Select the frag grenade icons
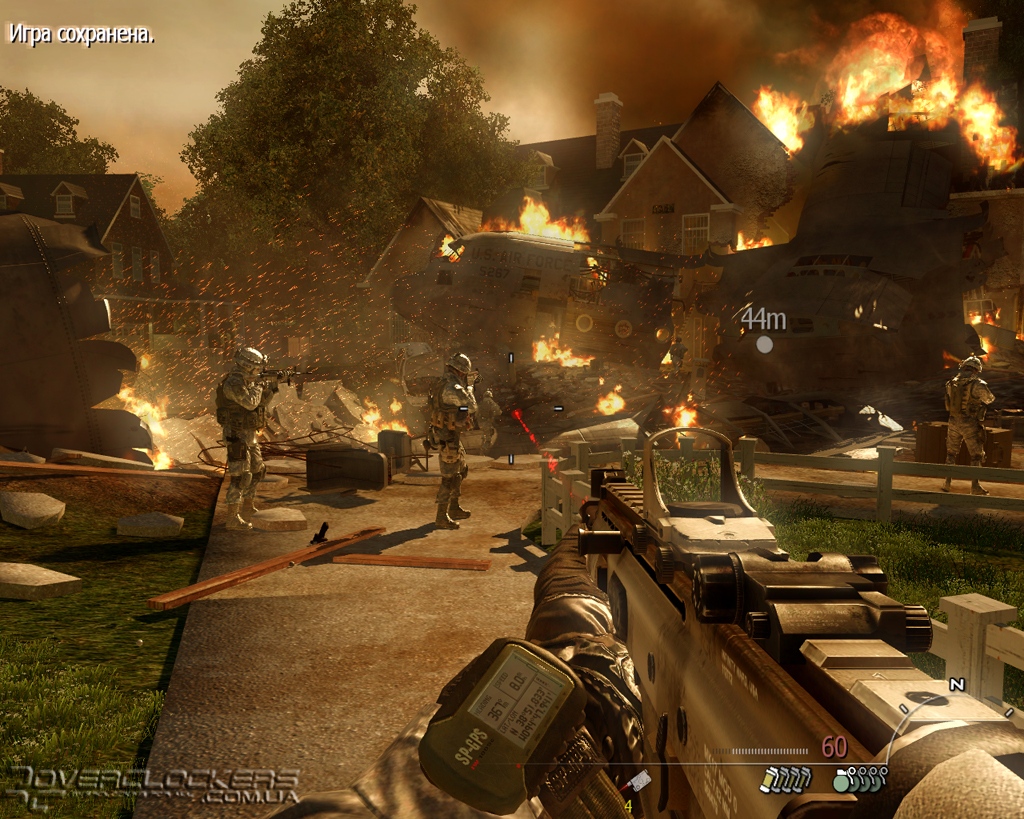This screenshot has width=1024, height=819. click(x=859, y=779)
